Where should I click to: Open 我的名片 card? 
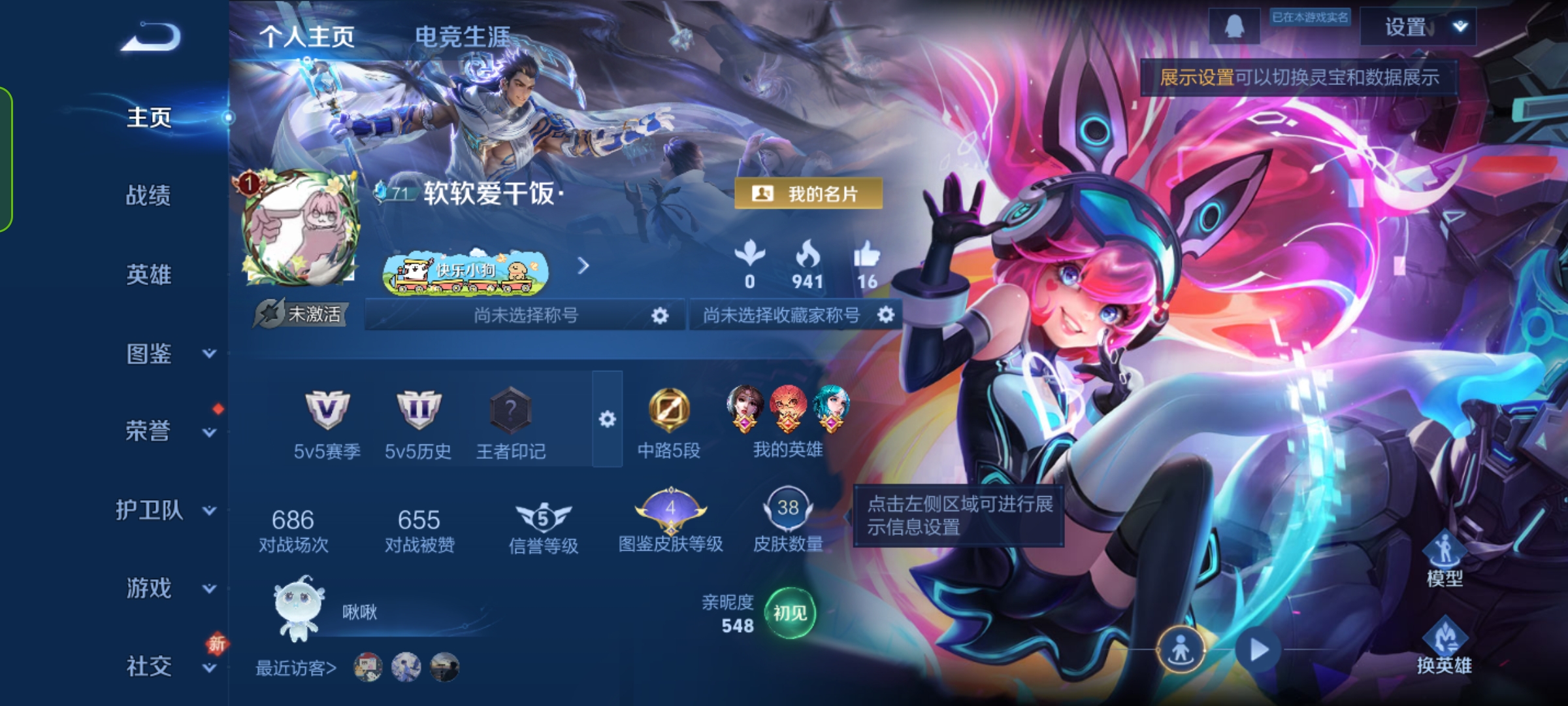(809, 193)
